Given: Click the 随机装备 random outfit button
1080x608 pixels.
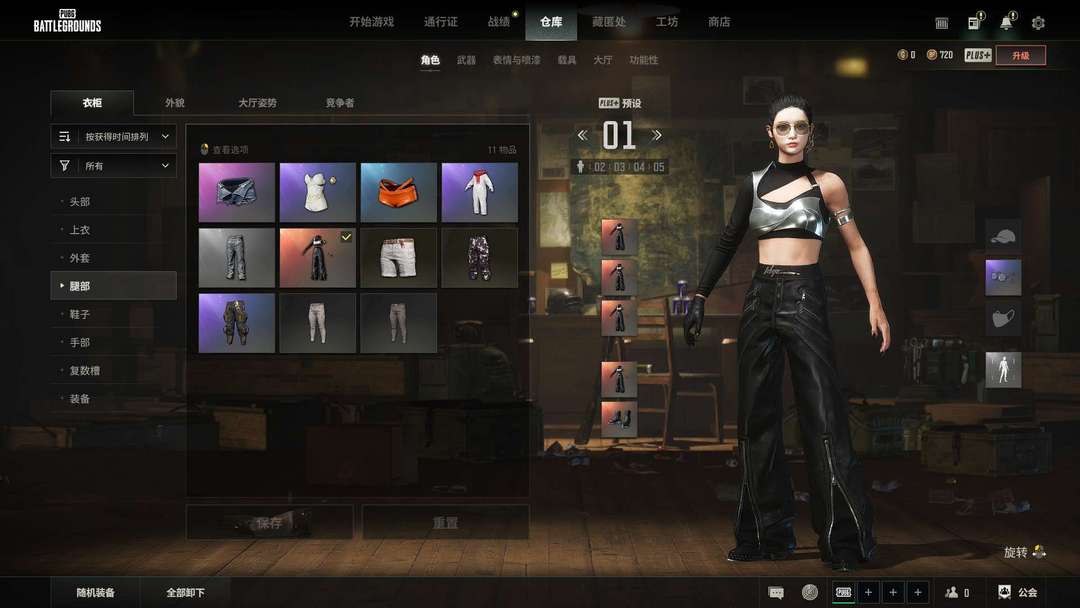Looking at the screenshot, I should (96, 593).
